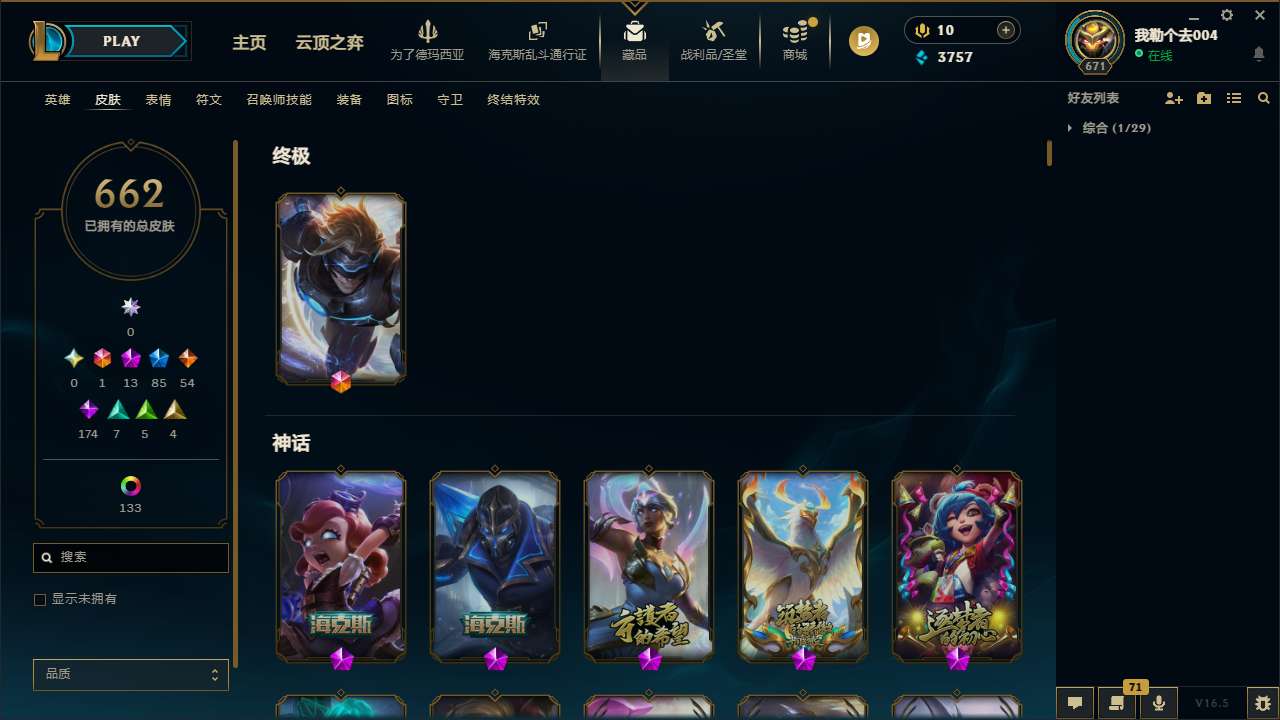Click the search input field on the sidebar
Viewport: 1280px width, 720px height.
(130, 557)
